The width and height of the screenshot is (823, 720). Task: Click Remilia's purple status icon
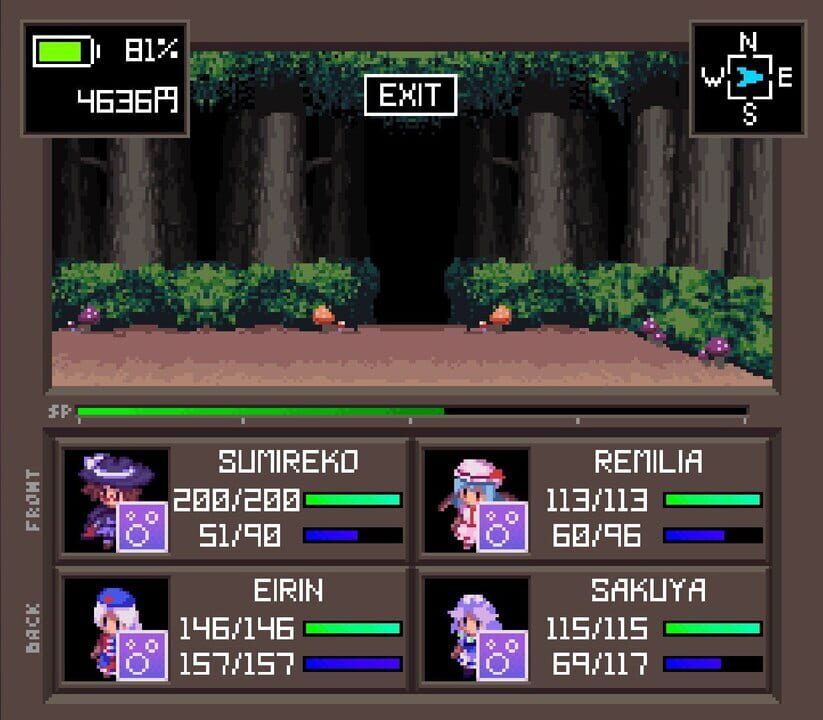(x=502, y=527)
